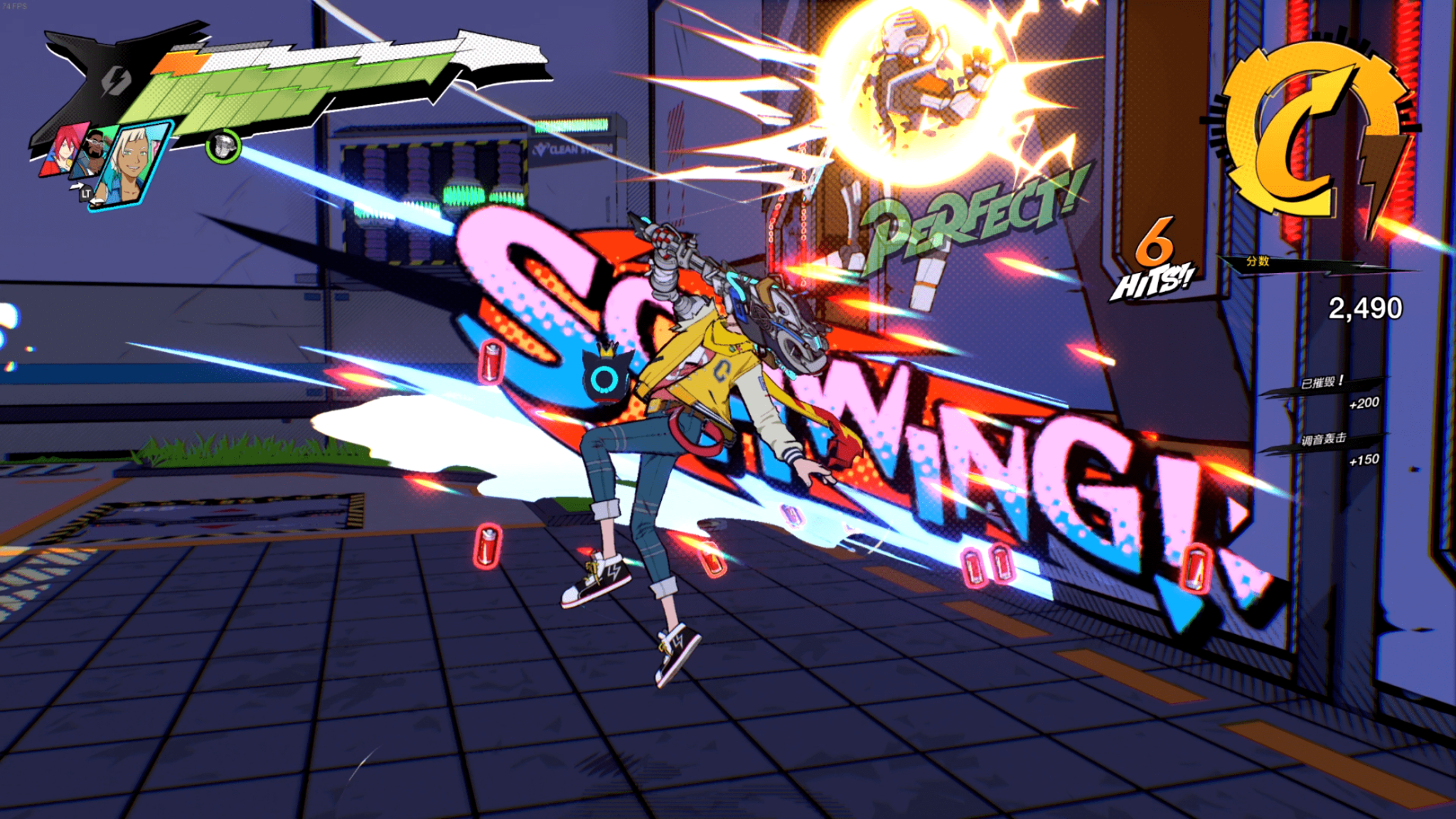Click the orange C rank gear emblem
1456x819 pixels.
1308,130
